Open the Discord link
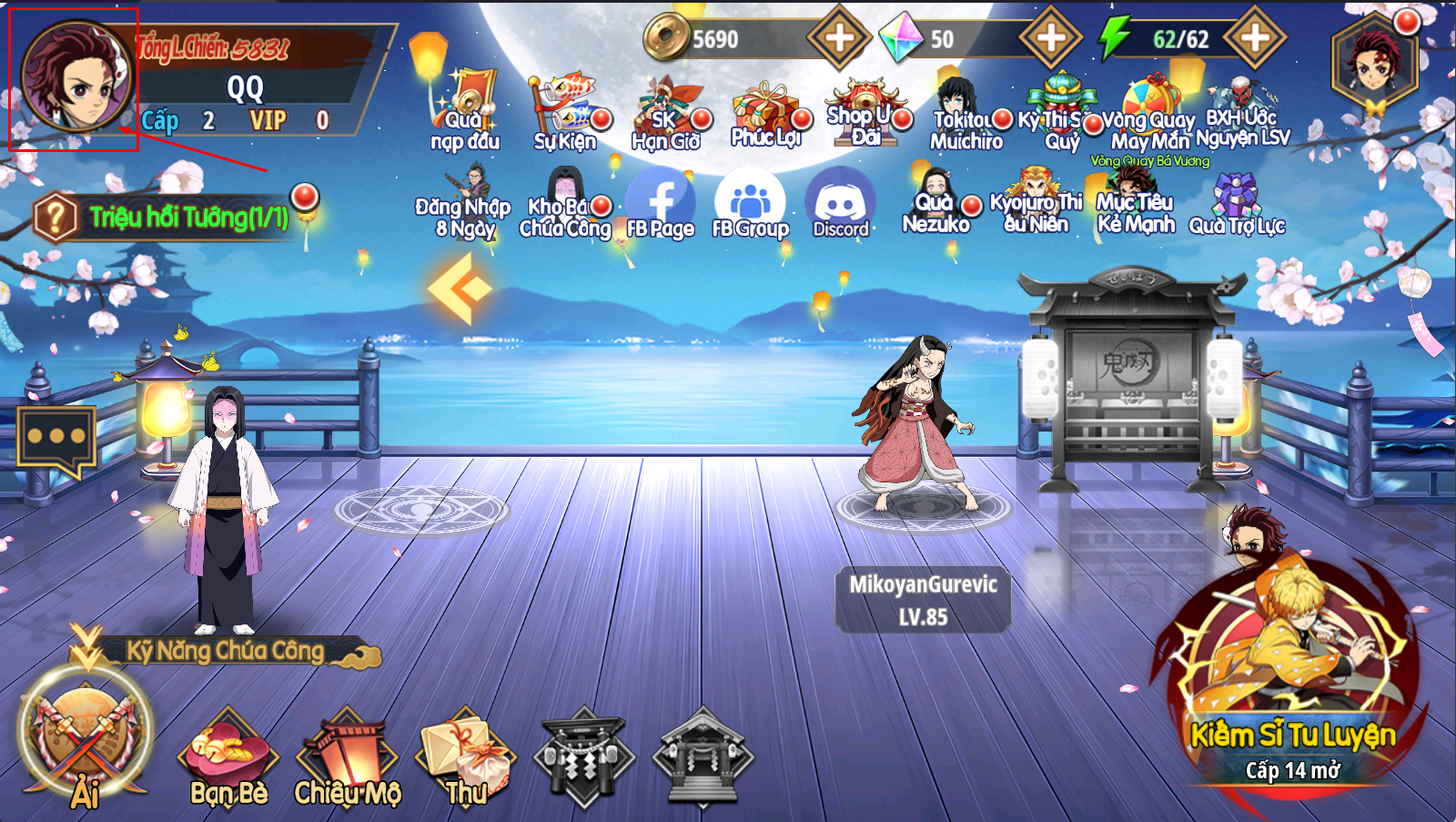 (x=840, y=205)
